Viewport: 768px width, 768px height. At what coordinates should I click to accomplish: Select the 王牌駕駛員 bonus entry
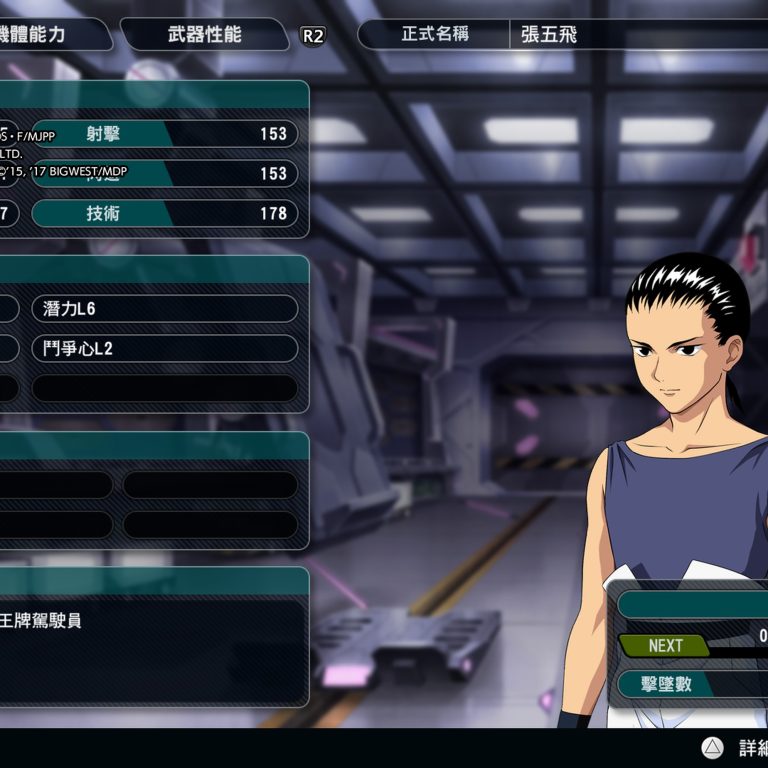pos(42,621)
